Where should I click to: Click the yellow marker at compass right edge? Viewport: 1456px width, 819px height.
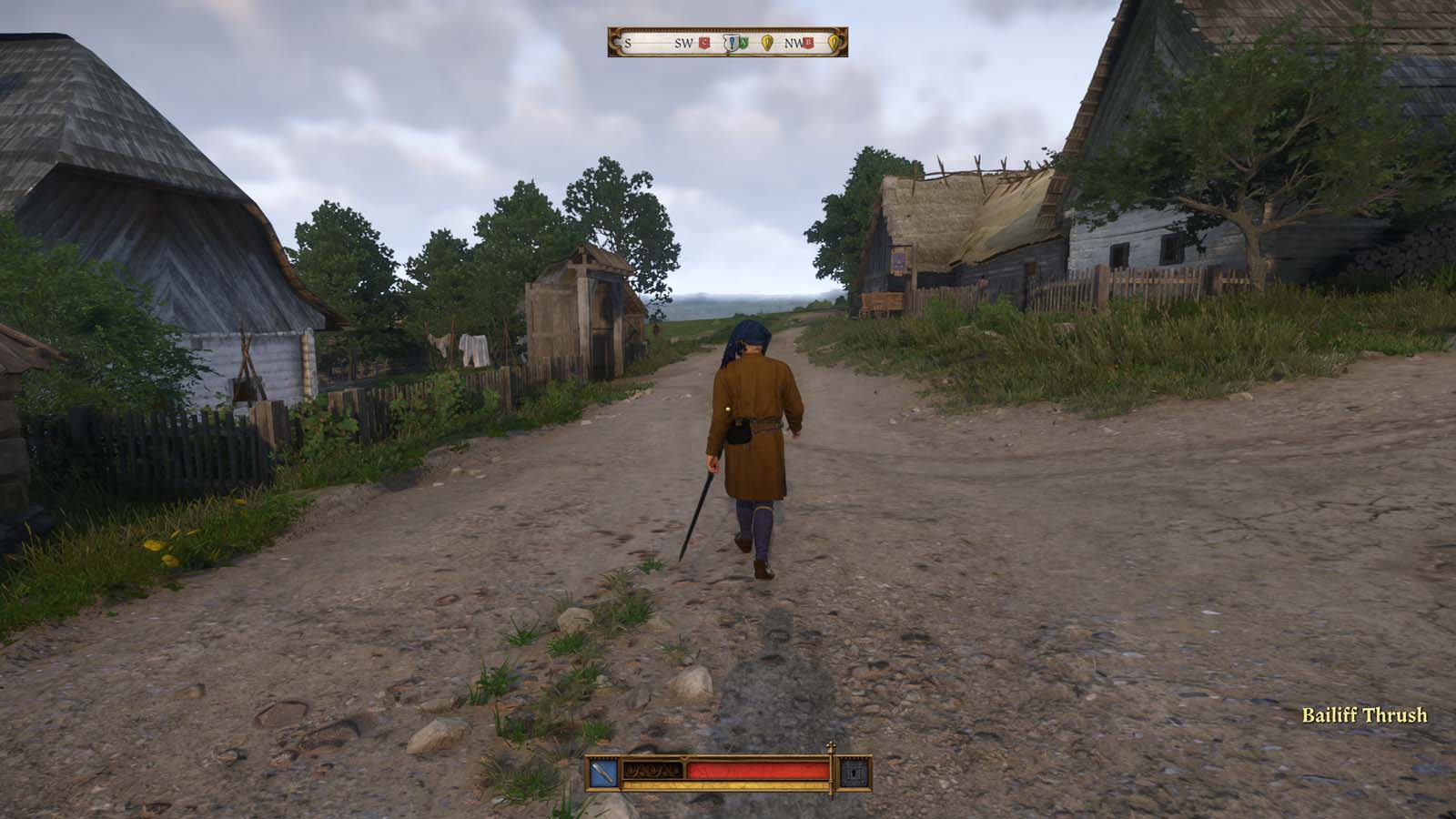click(x=834, y=43)
